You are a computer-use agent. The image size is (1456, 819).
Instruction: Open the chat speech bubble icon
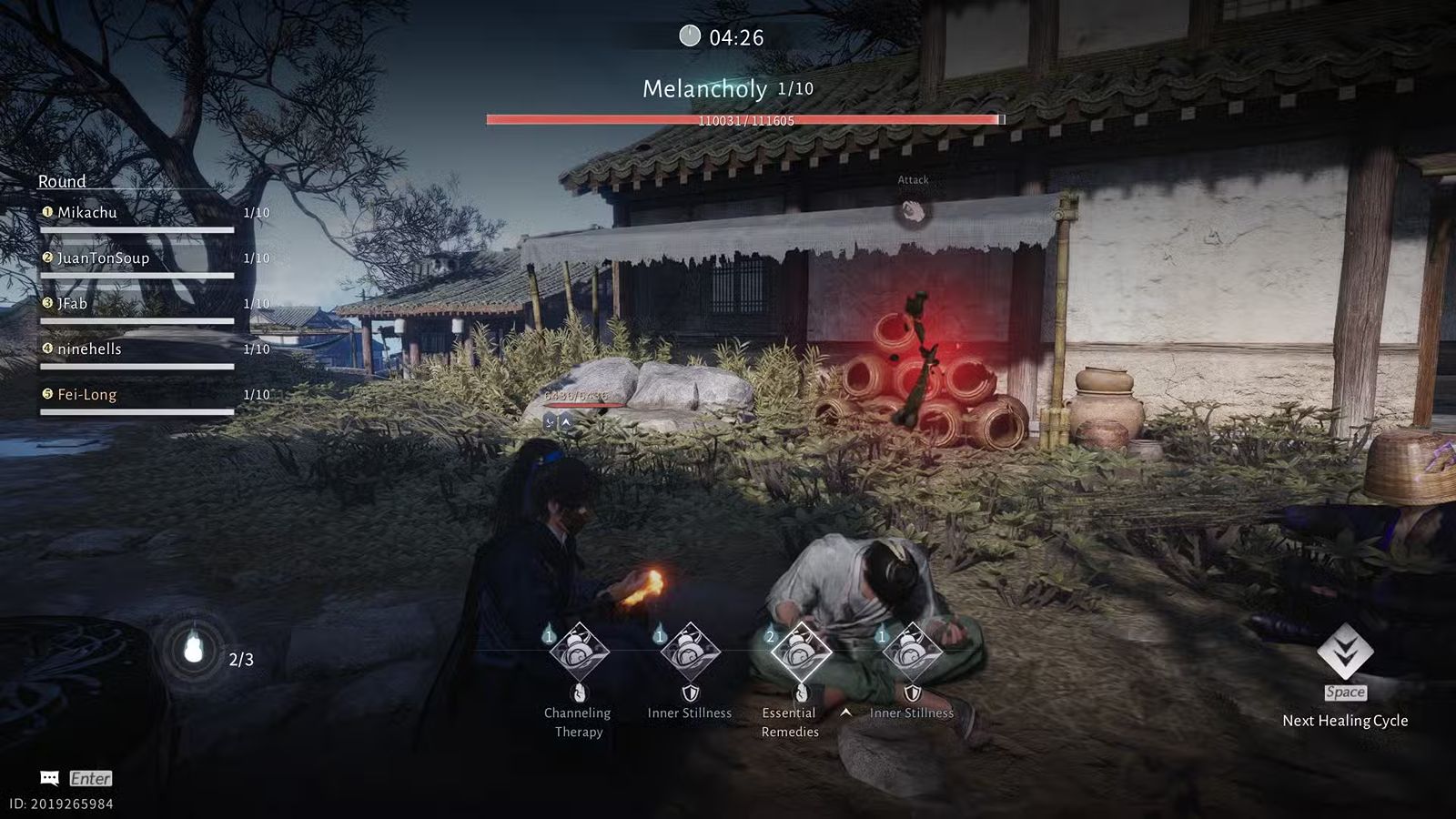pos(50,778)
